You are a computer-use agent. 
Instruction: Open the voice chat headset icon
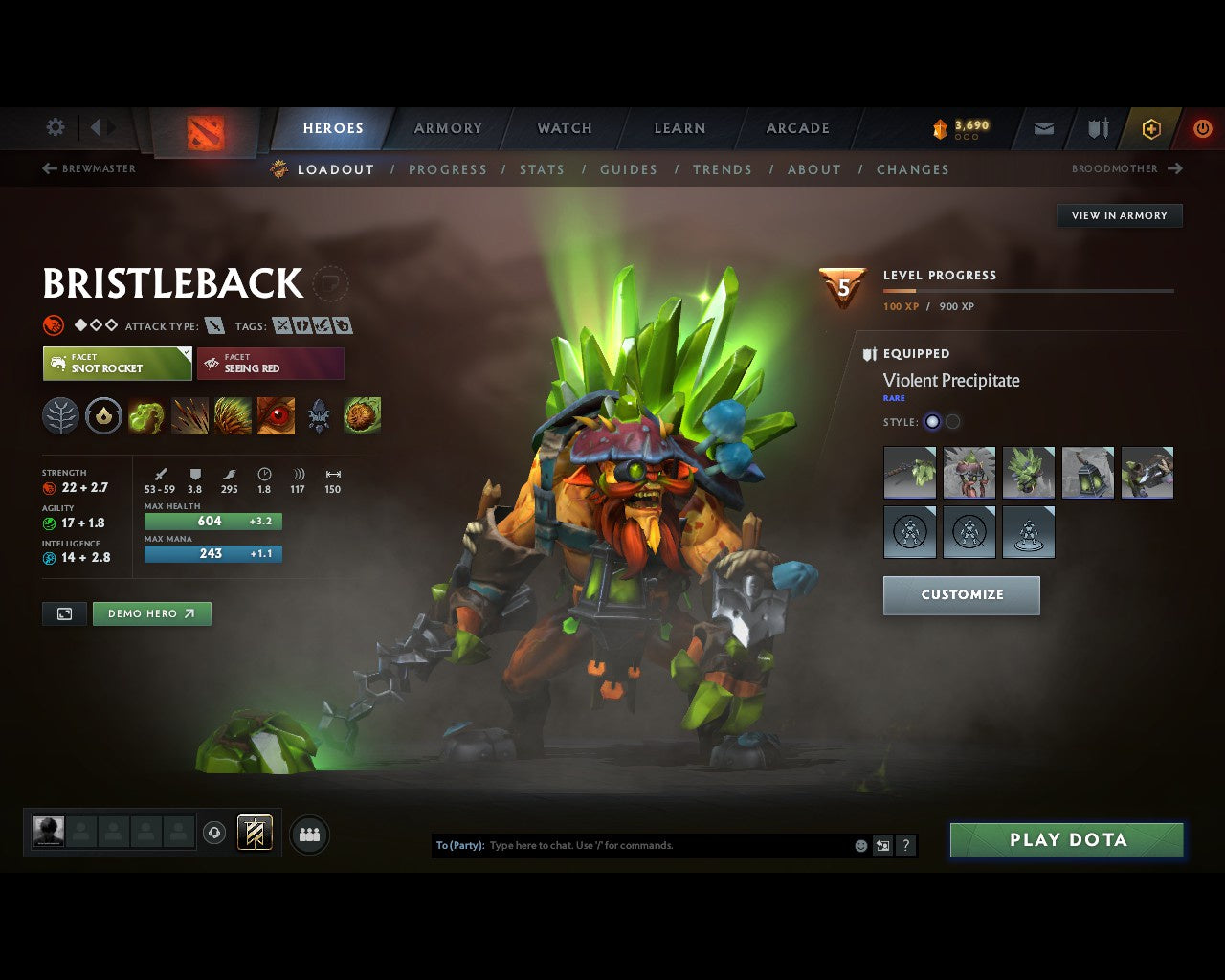(x=212, y=834)
